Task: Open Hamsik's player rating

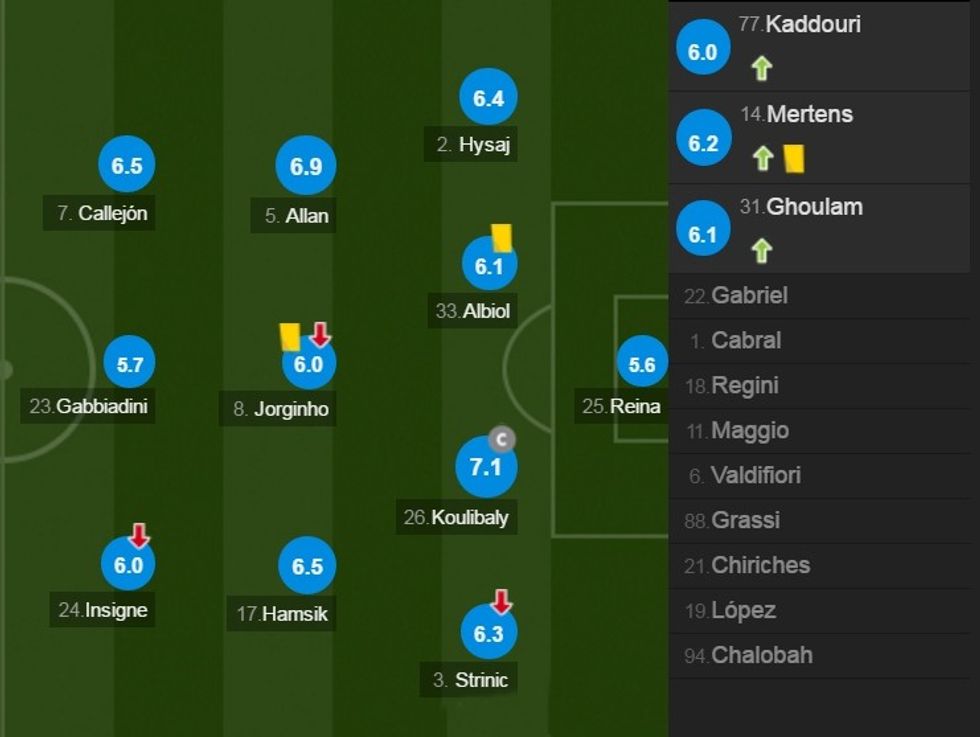Action: click(x=307, y=567)
